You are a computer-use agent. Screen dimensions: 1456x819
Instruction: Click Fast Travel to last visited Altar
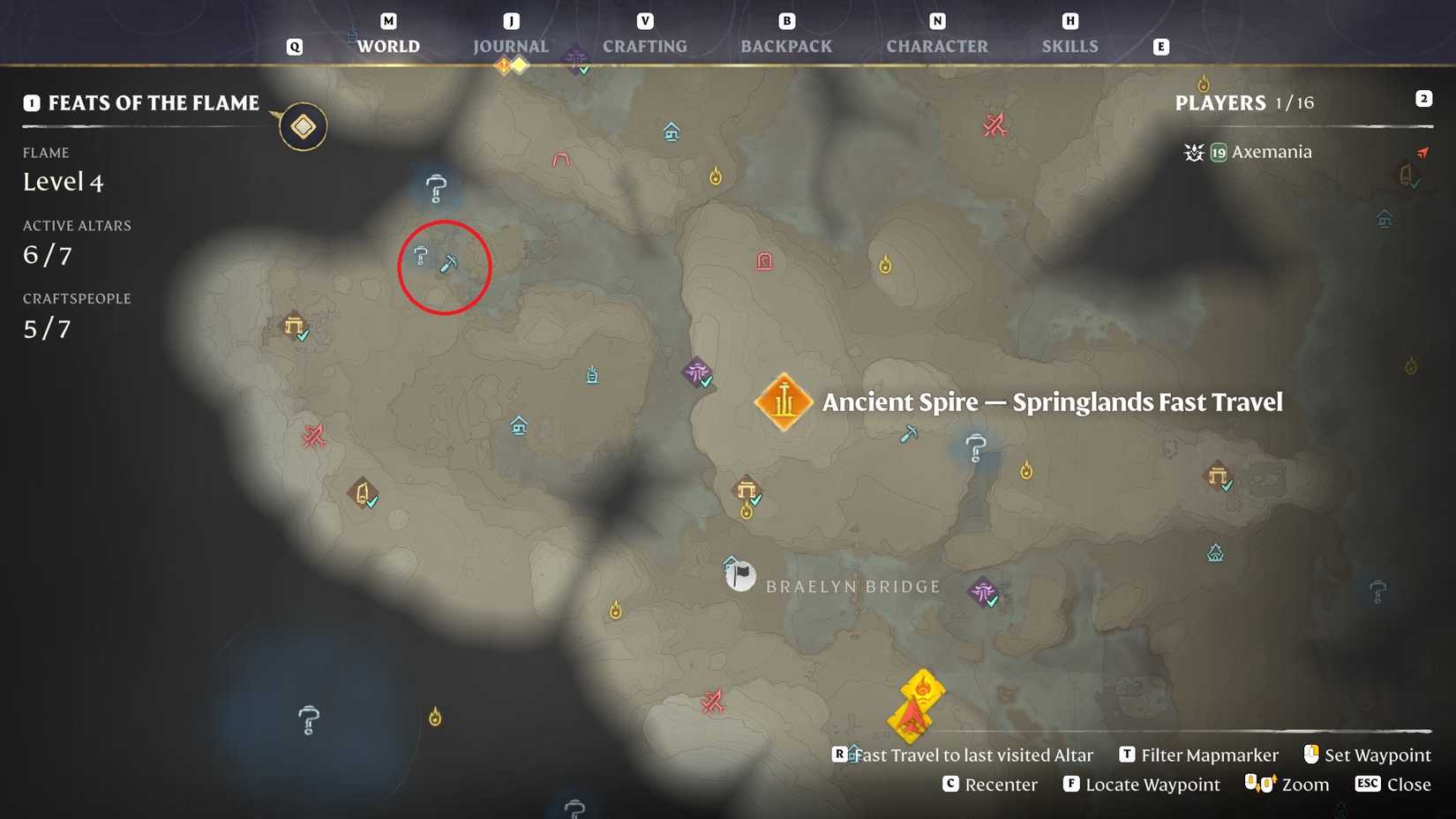pos(968,755)
